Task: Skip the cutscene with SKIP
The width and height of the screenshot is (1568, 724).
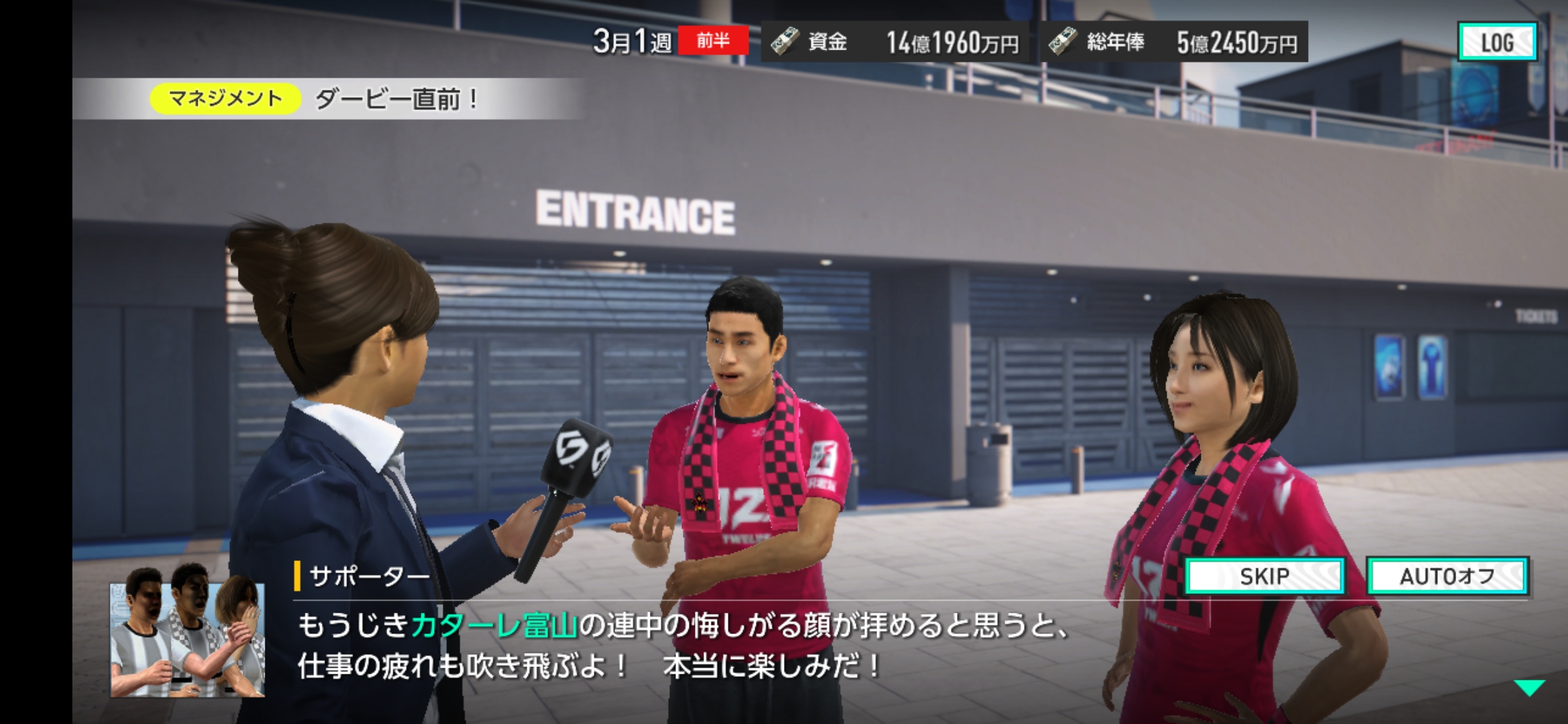Action: [x=1264, y=576]
